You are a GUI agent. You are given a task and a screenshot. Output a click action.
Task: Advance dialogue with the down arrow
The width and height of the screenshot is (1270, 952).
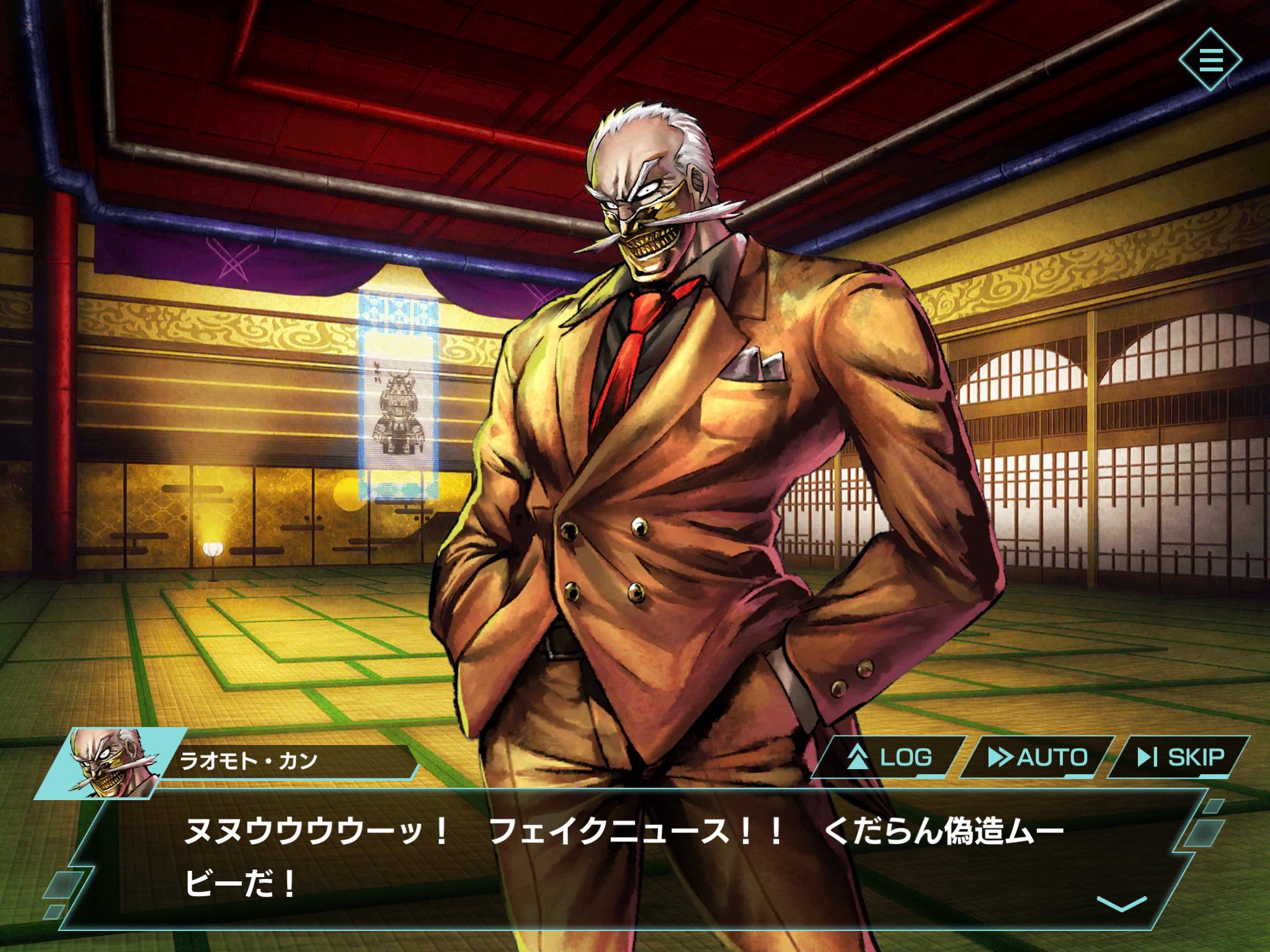(1121, 903)
